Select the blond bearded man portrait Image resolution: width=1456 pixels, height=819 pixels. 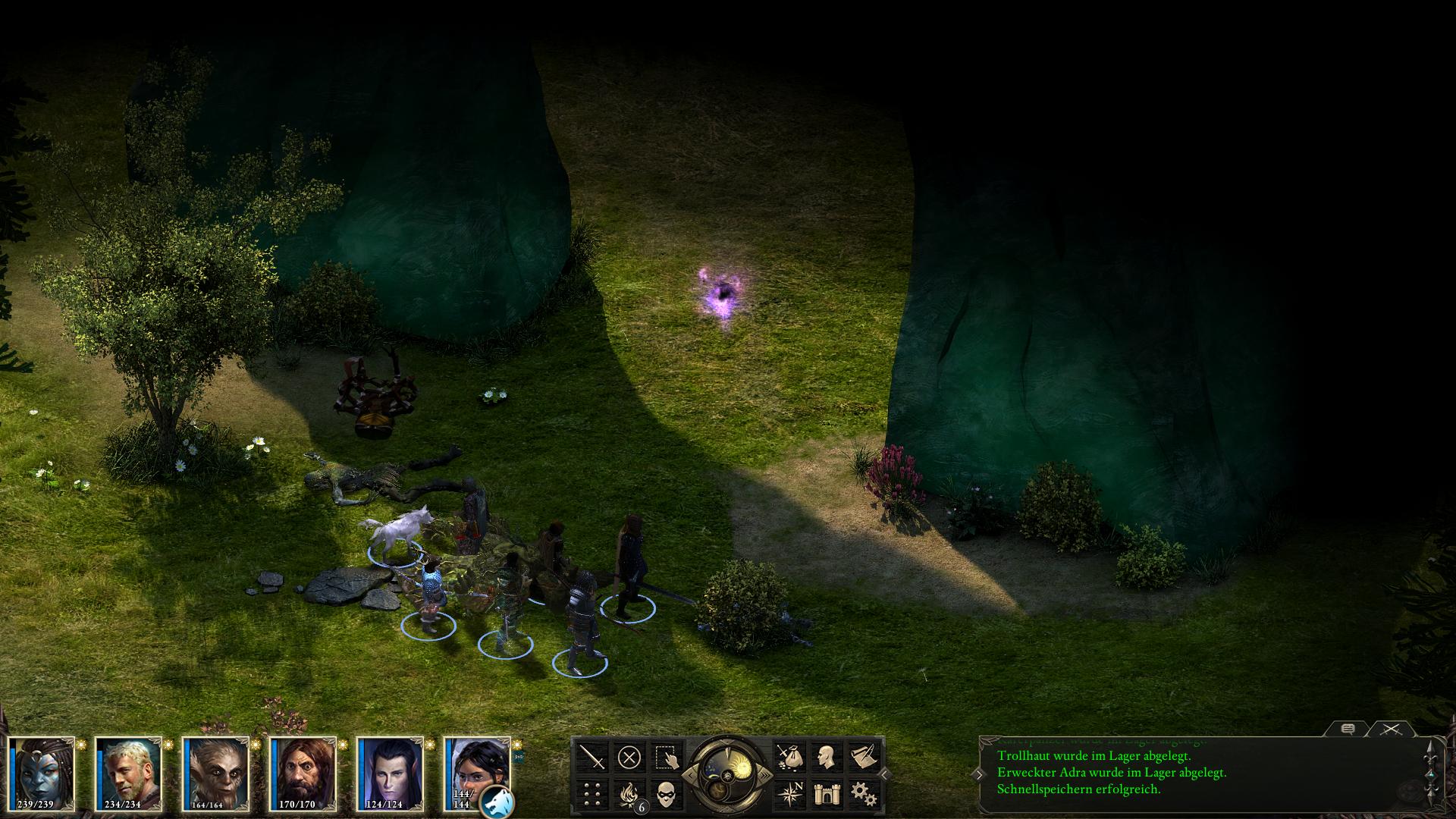(129, 773)
